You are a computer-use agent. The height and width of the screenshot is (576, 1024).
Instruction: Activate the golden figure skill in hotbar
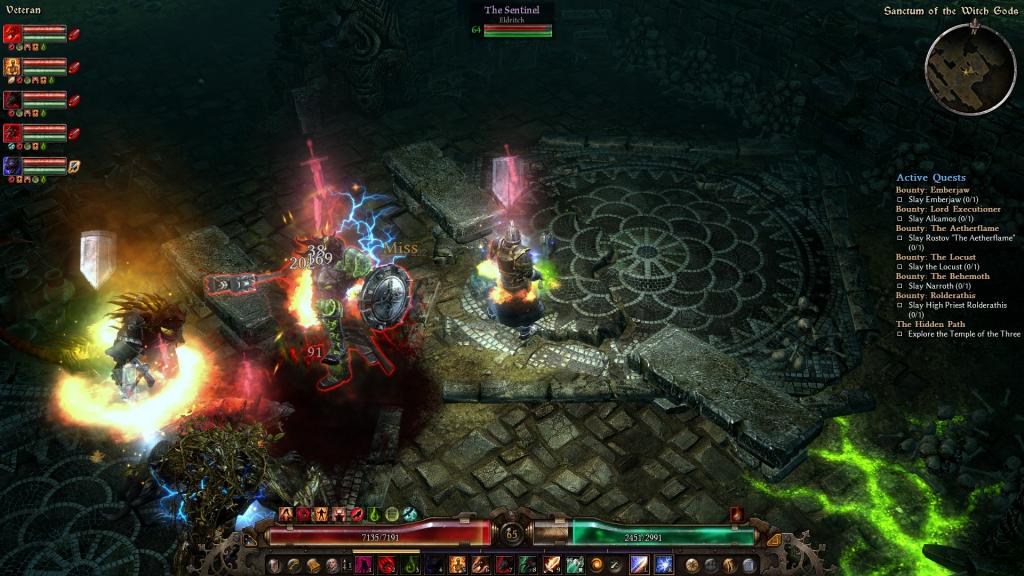click(x=458, y=565)
